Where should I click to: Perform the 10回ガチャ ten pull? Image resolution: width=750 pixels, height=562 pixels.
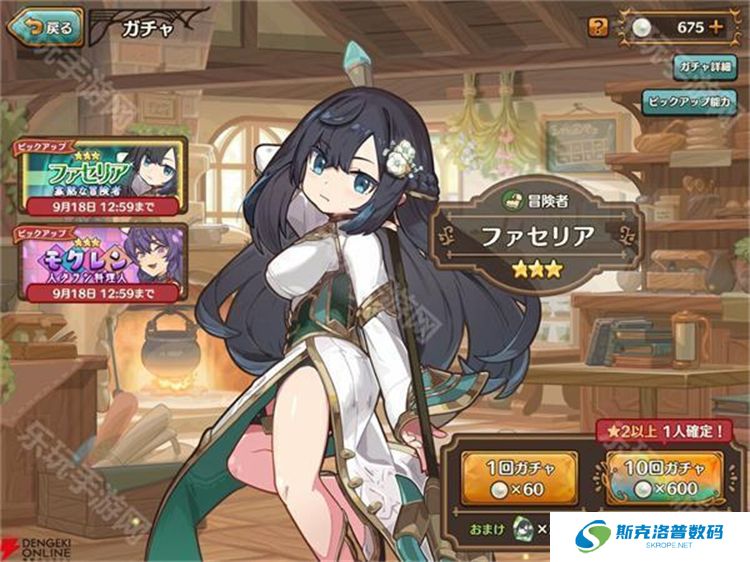[x=663, y=476]
